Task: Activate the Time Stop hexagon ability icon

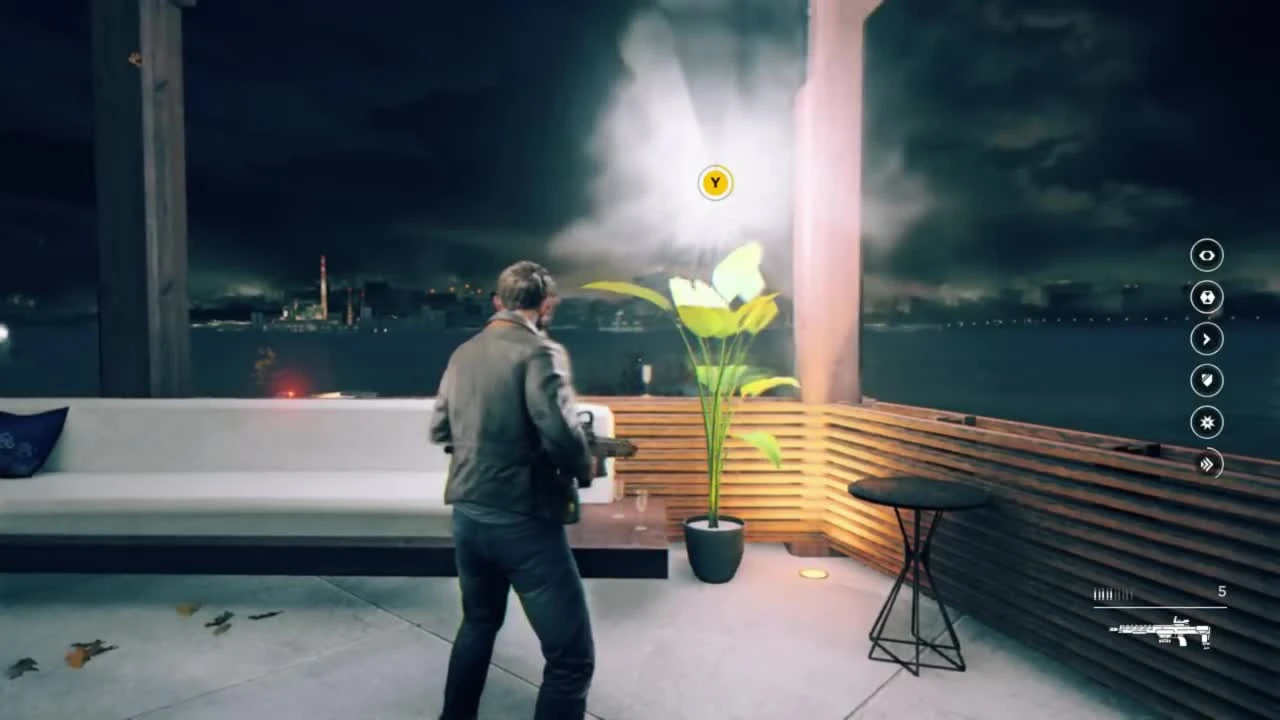Action: 1206,297
